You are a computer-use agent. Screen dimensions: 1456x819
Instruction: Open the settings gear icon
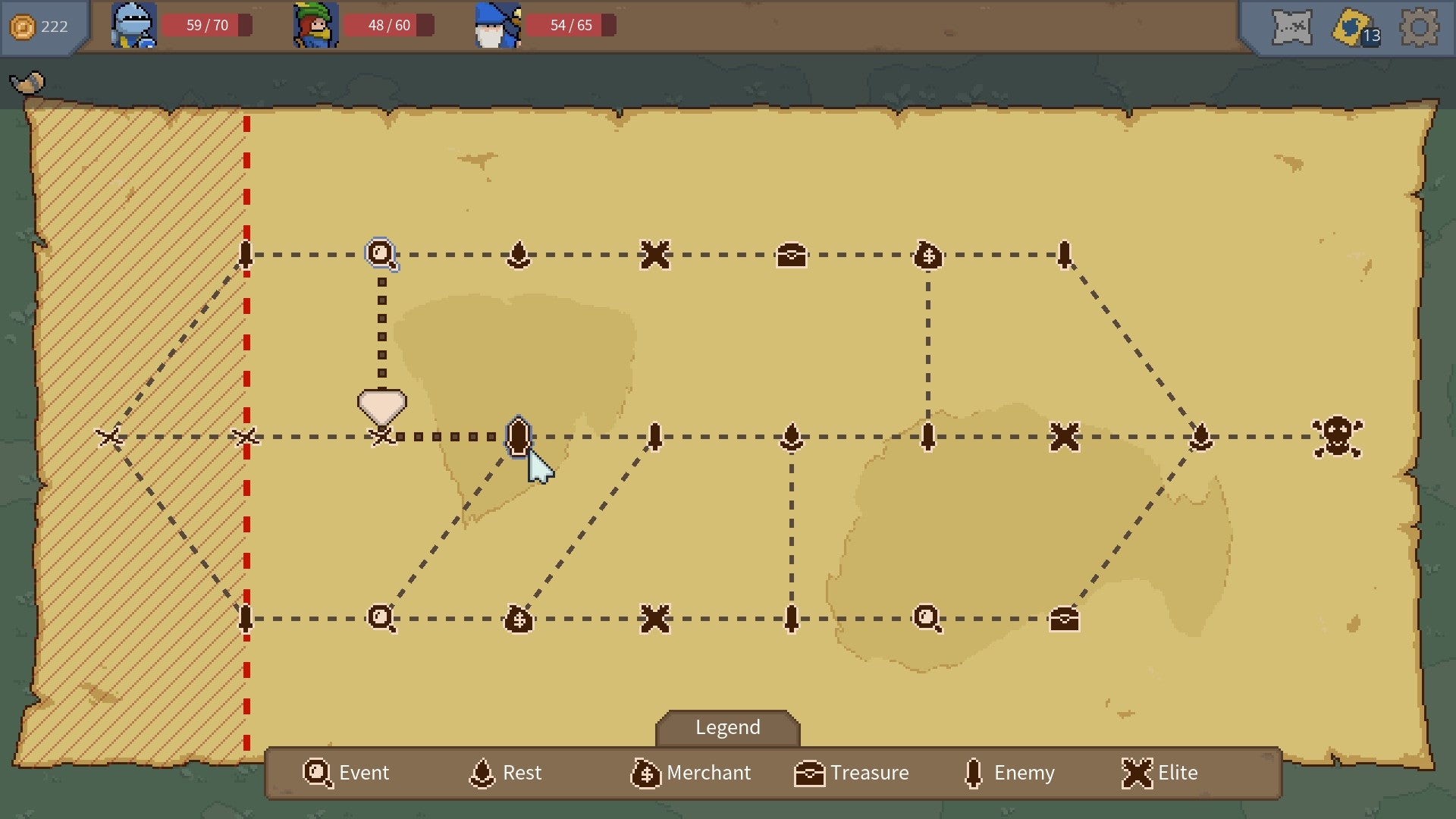(1420, 27)
